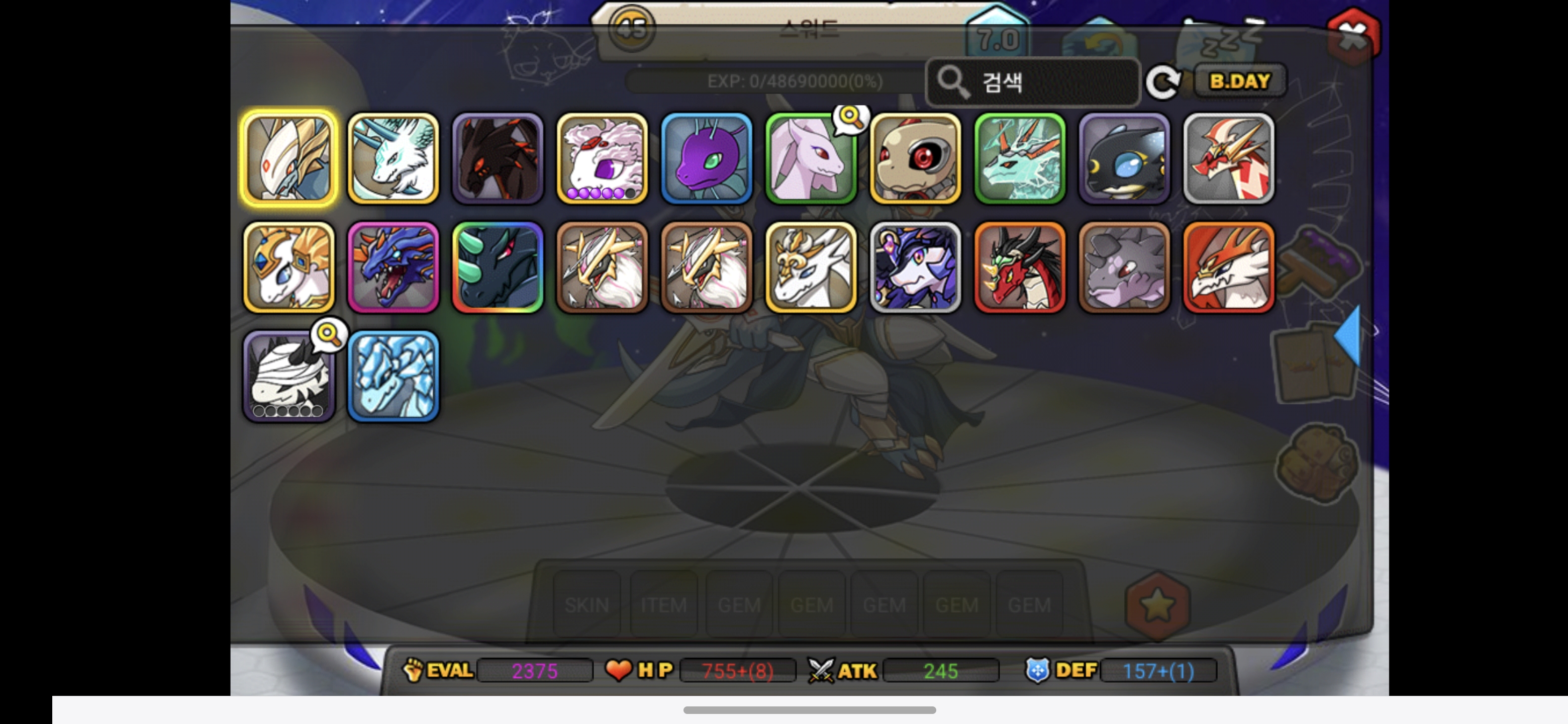Pick the tan dragon with red eye
This screenshot has width=1568, height=724.
pos(916,158)
